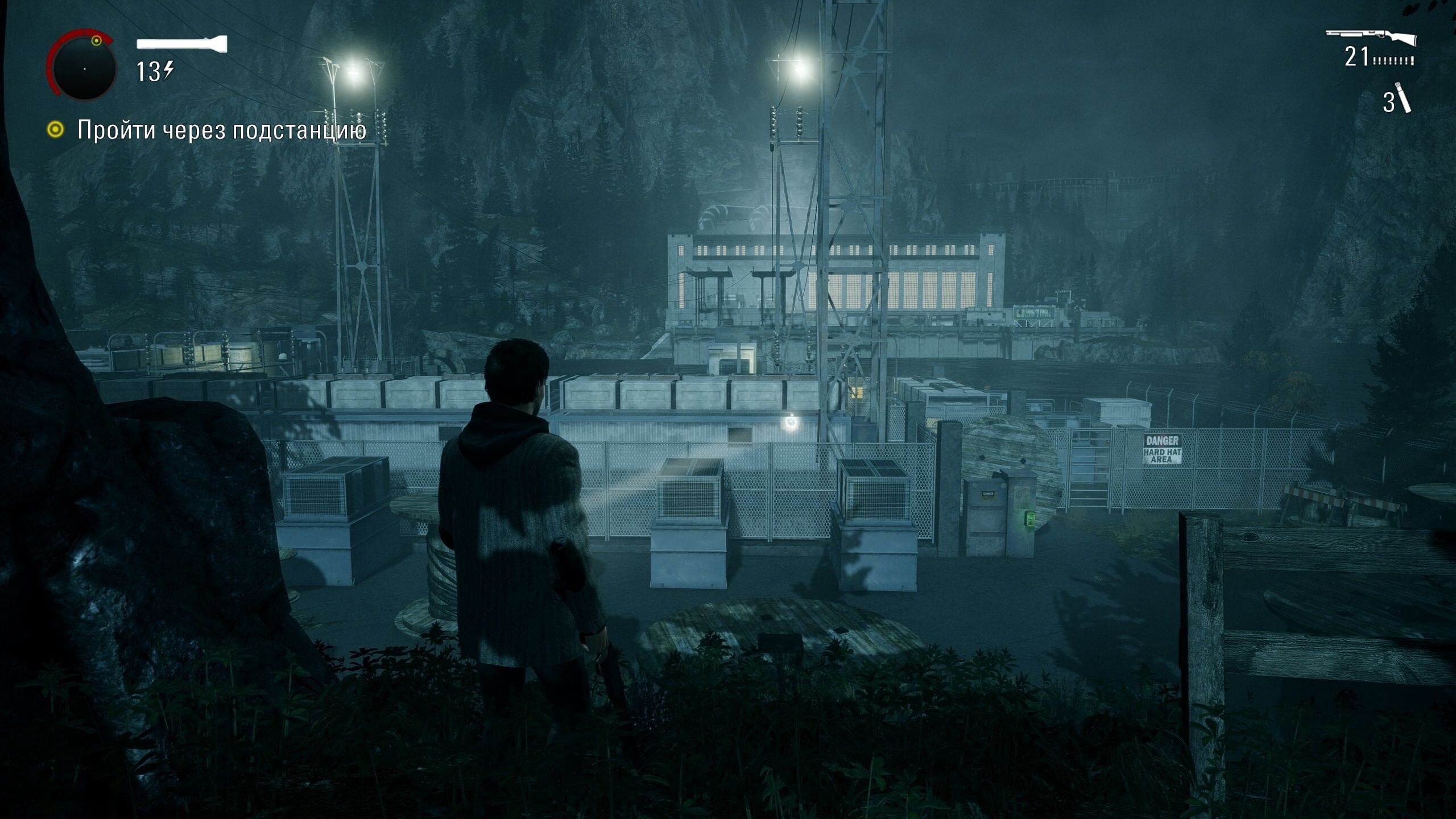Select the flashlight icon
The width and height of the screenshot is (1456, 819).
tap(182, 44)
